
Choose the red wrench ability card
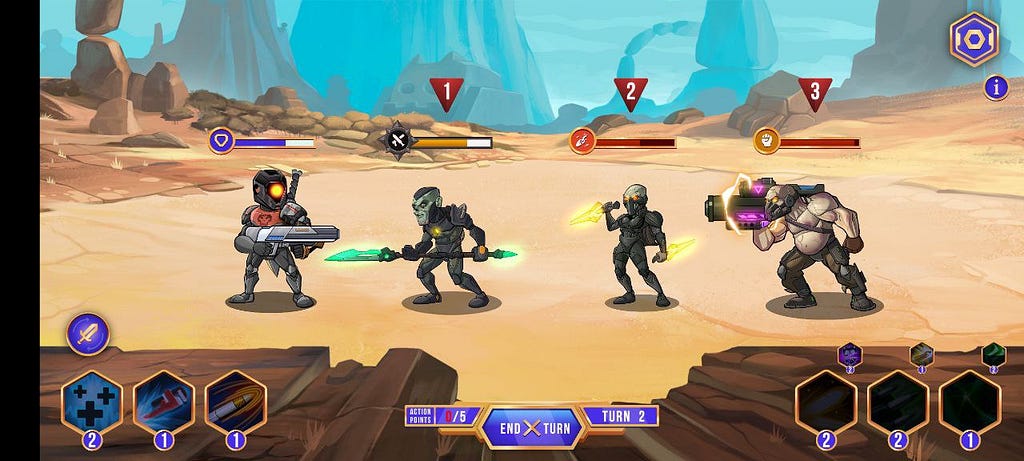coord(163,404)
